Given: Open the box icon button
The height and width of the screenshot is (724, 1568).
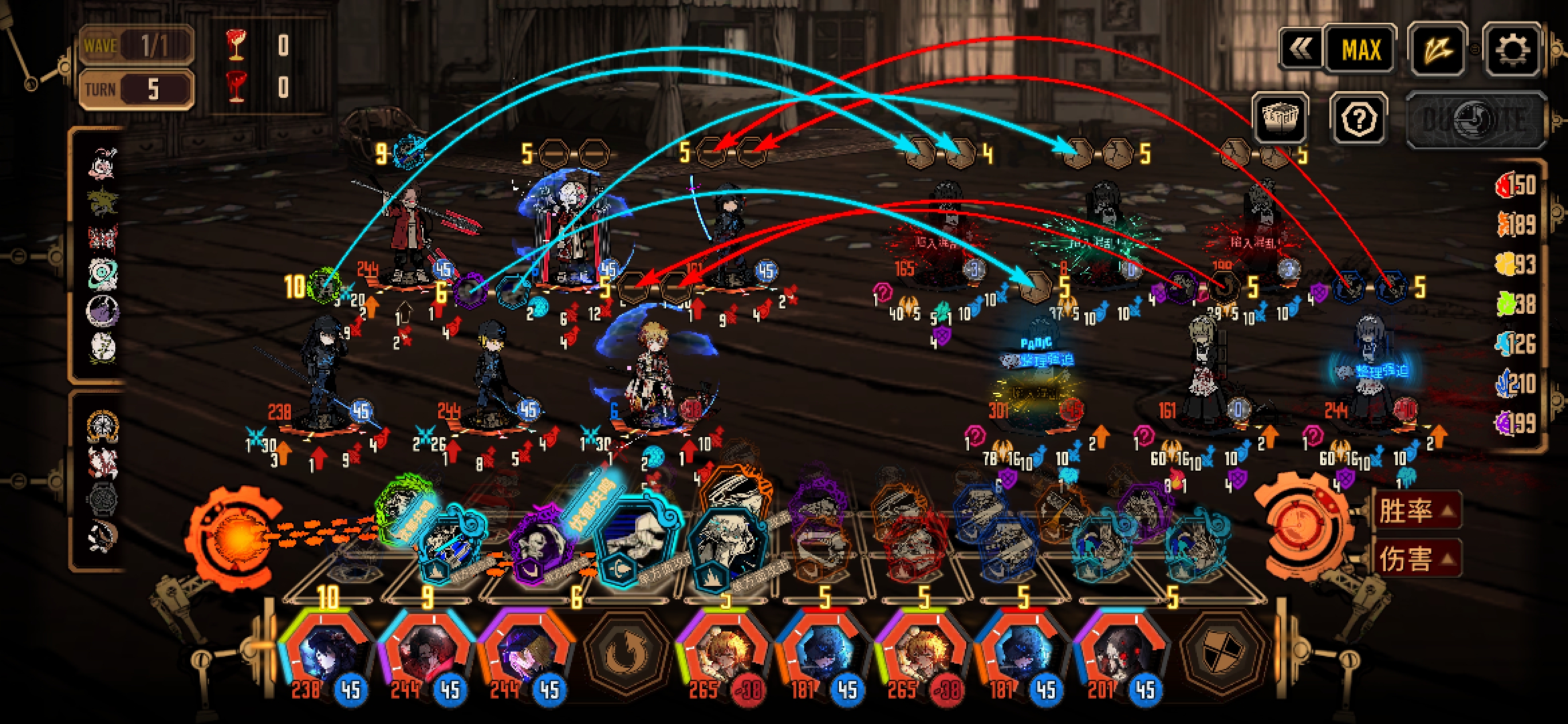Looking at the screenshot, I should (x=1280, y=118).
